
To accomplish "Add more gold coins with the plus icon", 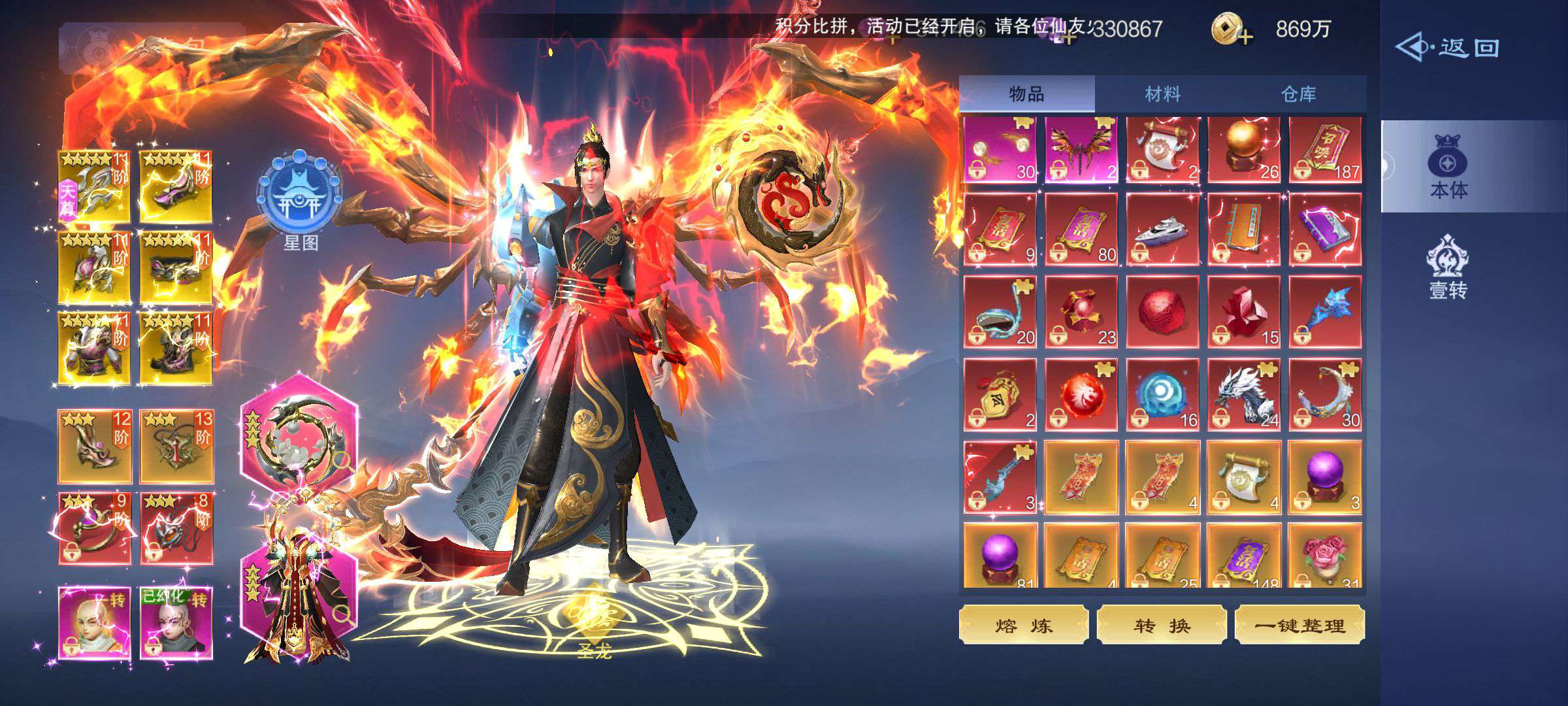I will pos(1232,30).
